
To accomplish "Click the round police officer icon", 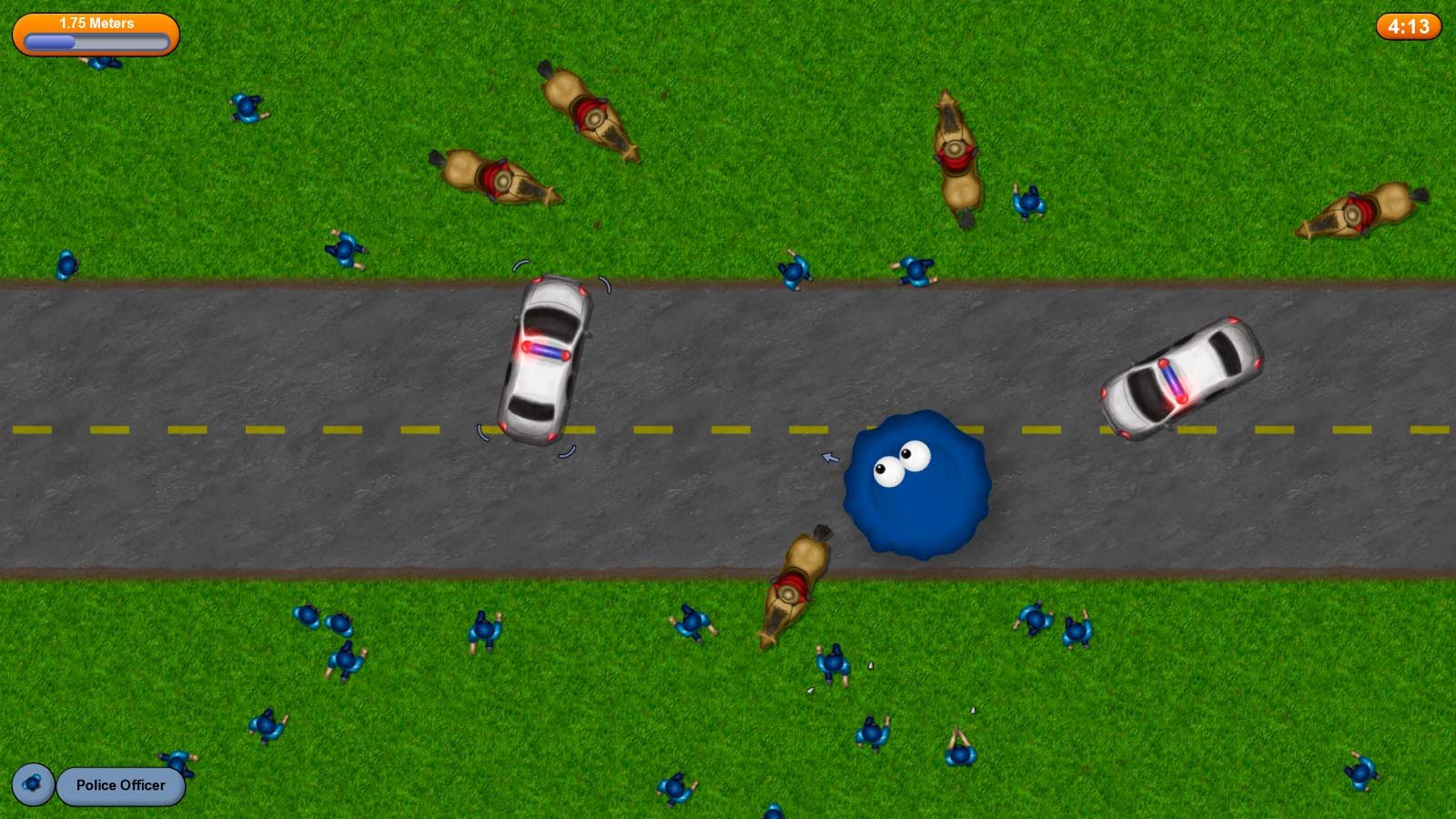I will [33, 784].
